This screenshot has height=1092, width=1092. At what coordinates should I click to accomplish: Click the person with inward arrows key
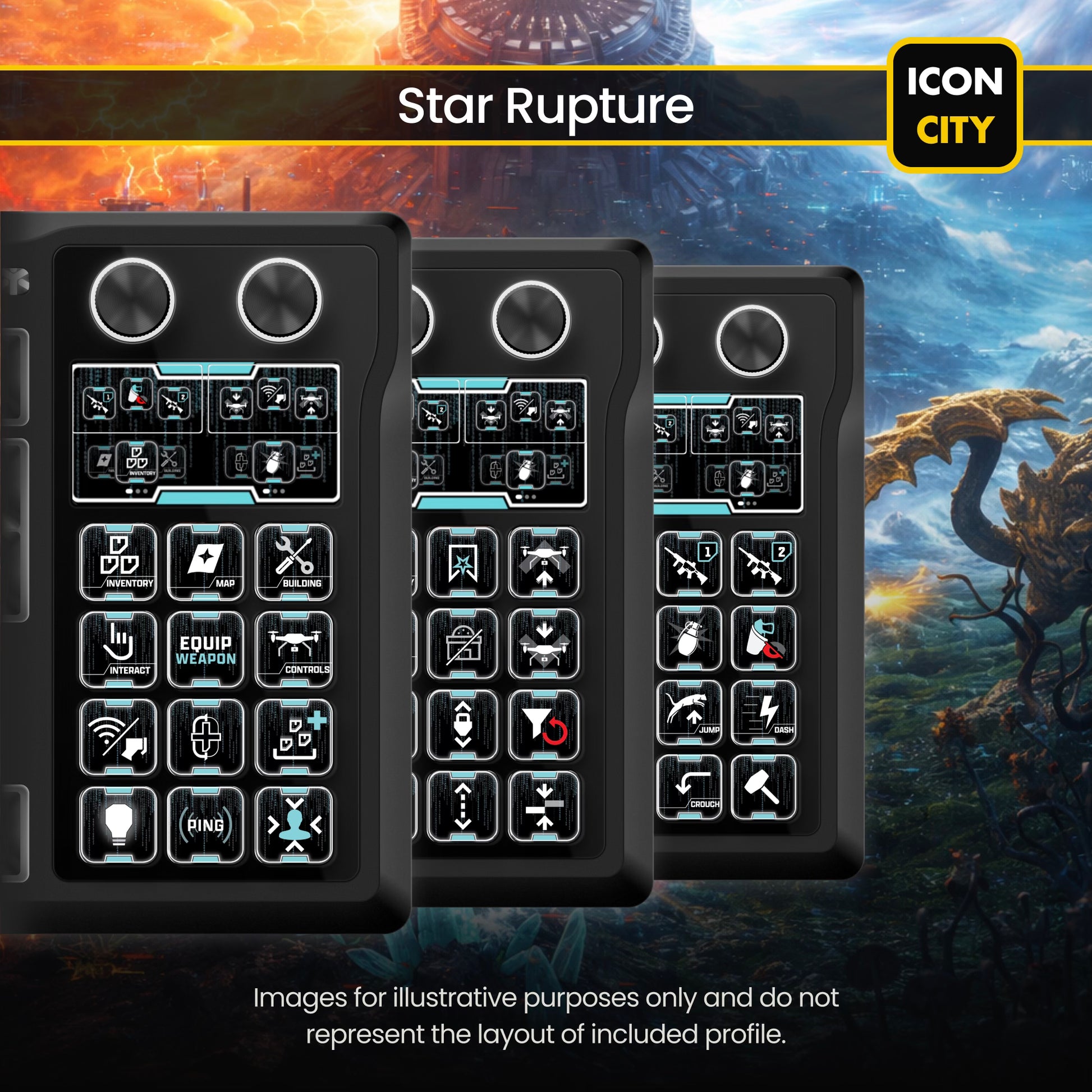(294, 825)
